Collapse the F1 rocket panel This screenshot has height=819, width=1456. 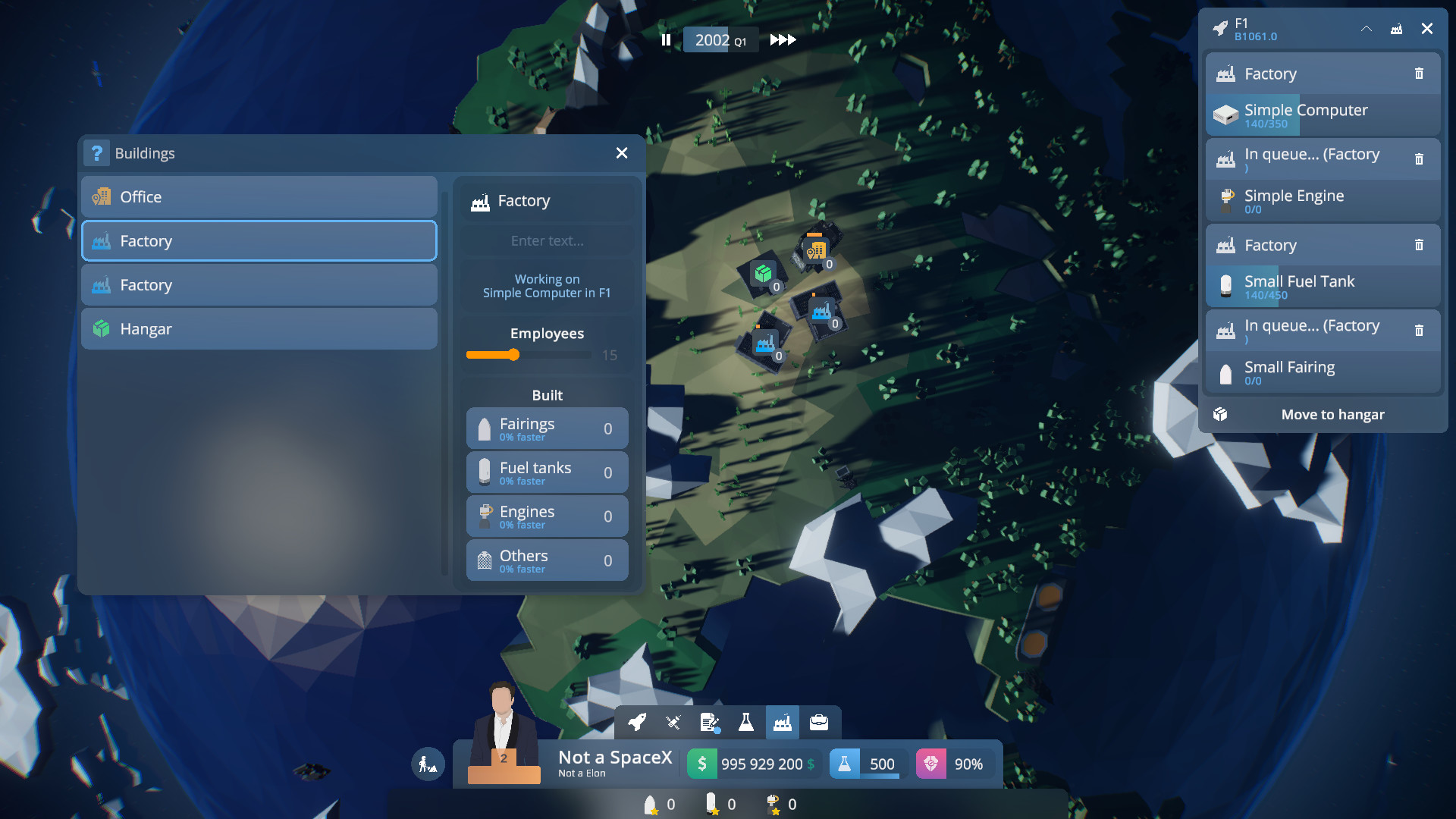click(x=1366, y=29)
